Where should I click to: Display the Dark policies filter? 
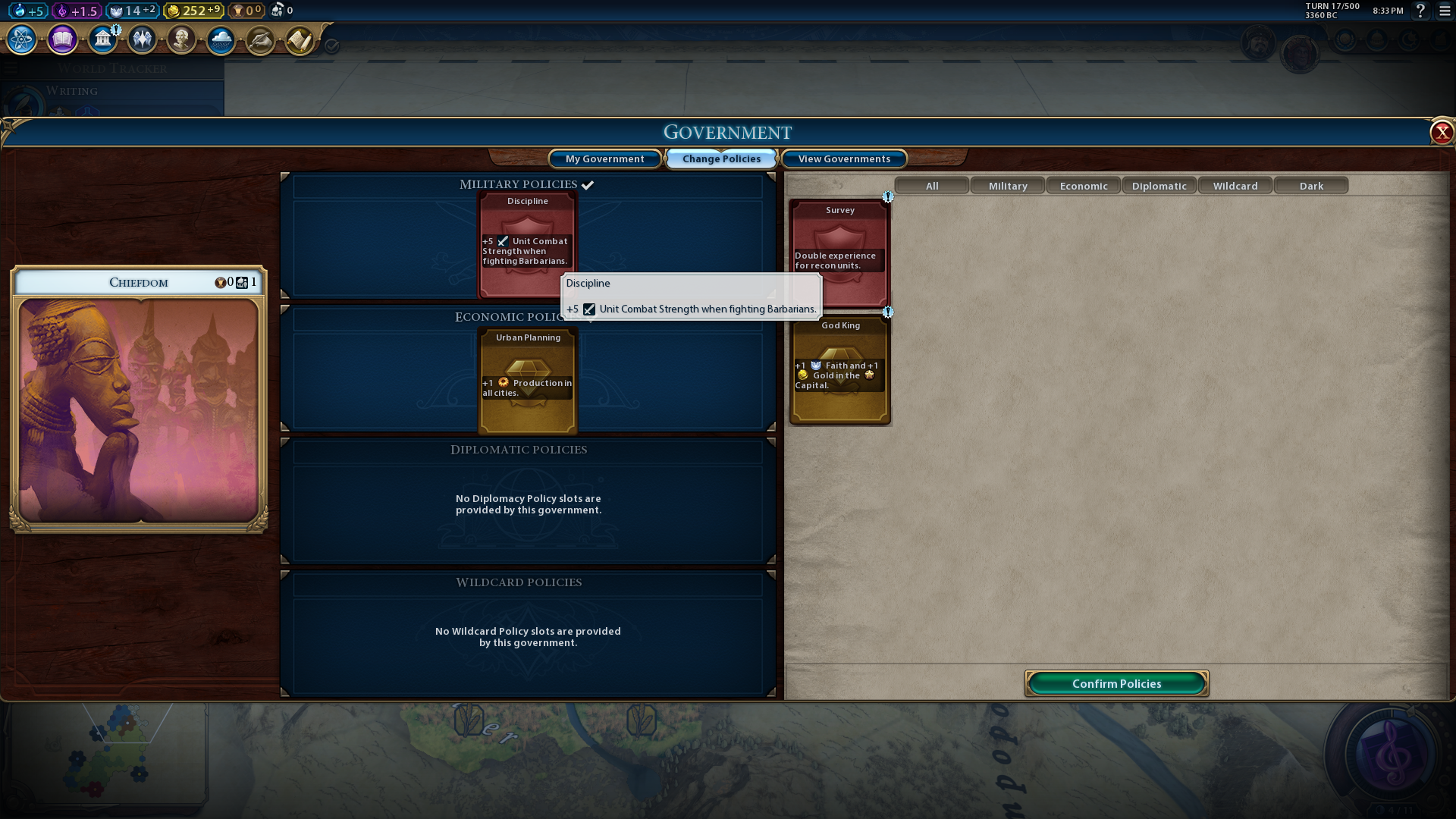tap(1311, 186)
